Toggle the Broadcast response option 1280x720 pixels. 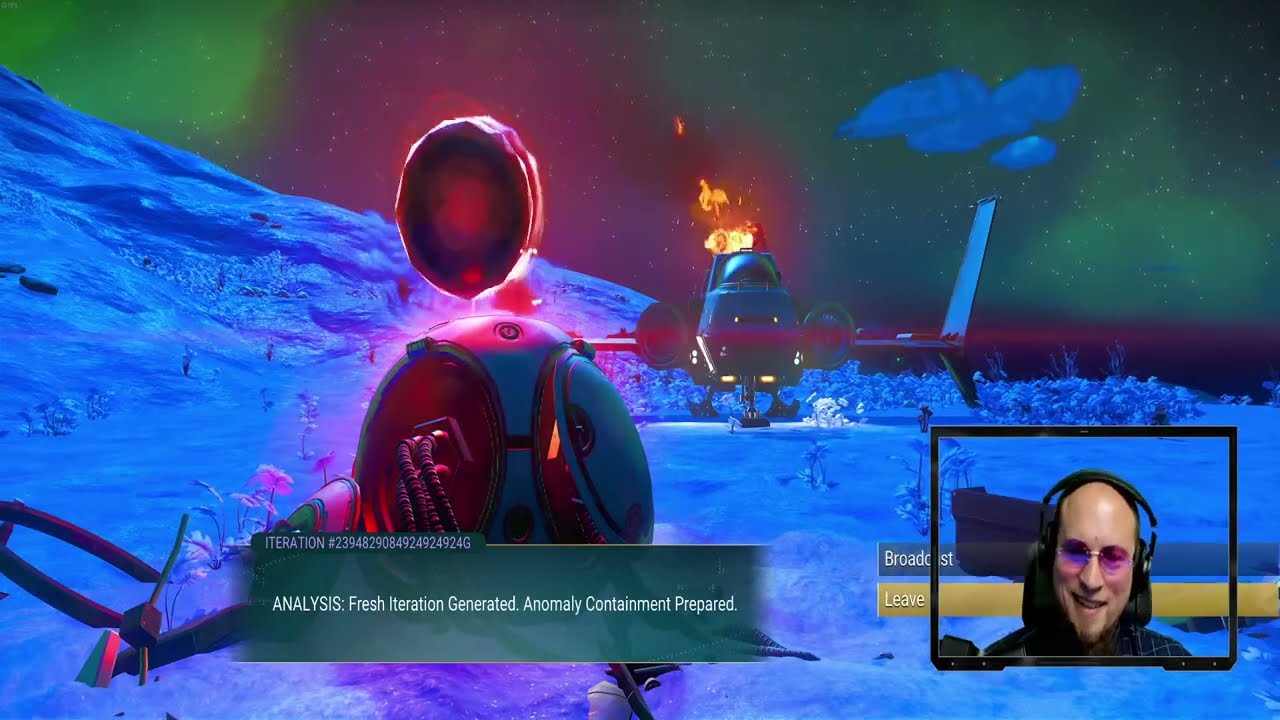click(910, 560)
